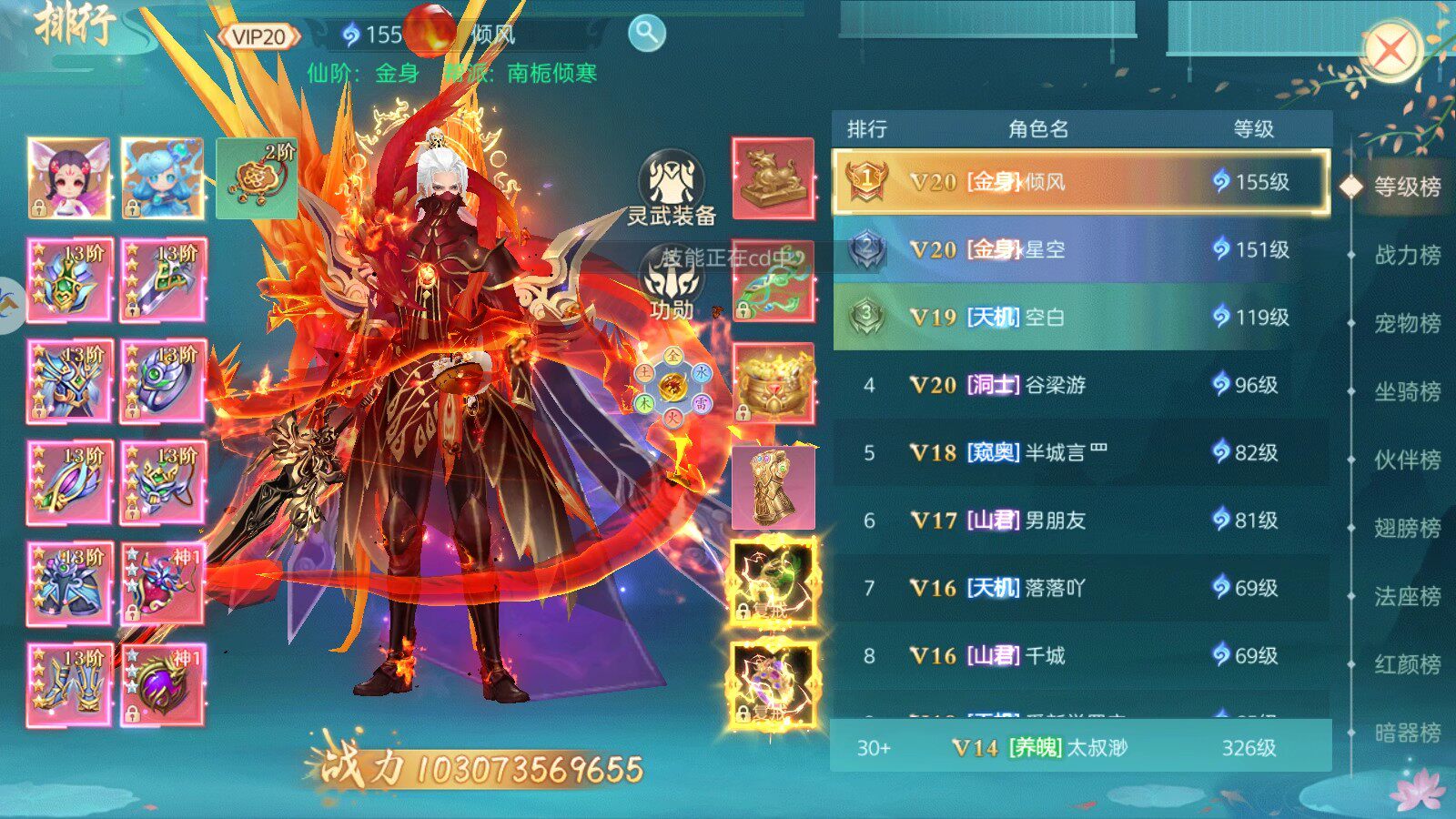Open the 战力榜 ranking tab

(x=1406, y=255)
